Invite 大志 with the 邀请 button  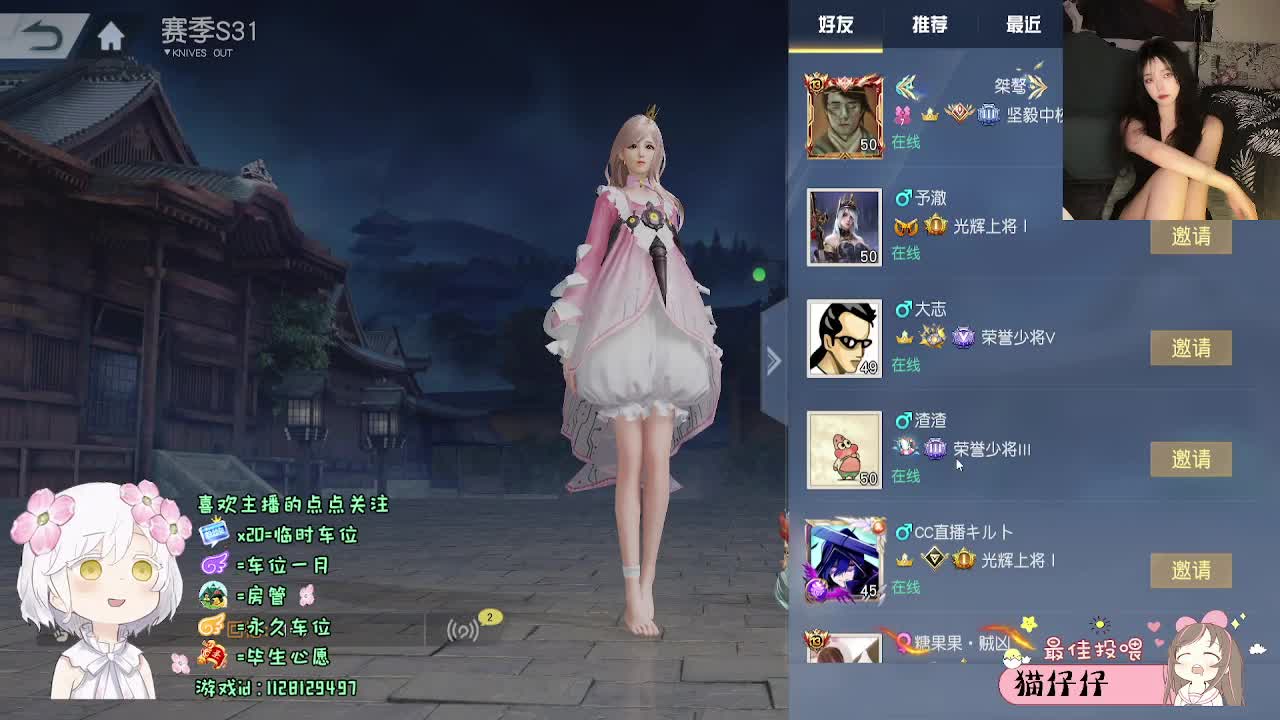[x=1191, y=348]
